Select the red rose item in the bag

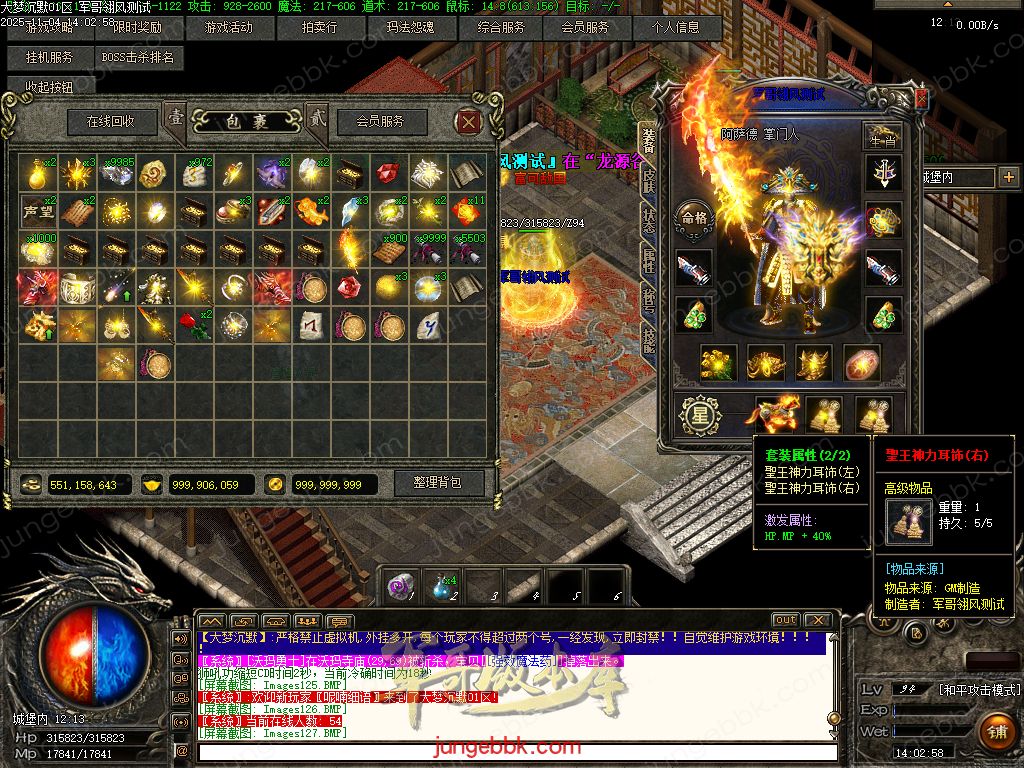coord(194,324)
